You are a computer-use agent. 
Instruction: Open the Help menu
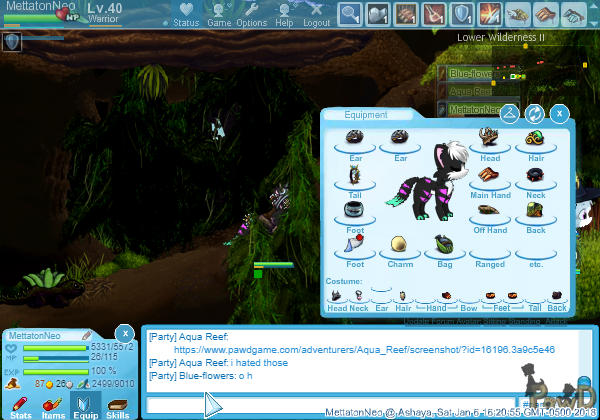point(284,14)
